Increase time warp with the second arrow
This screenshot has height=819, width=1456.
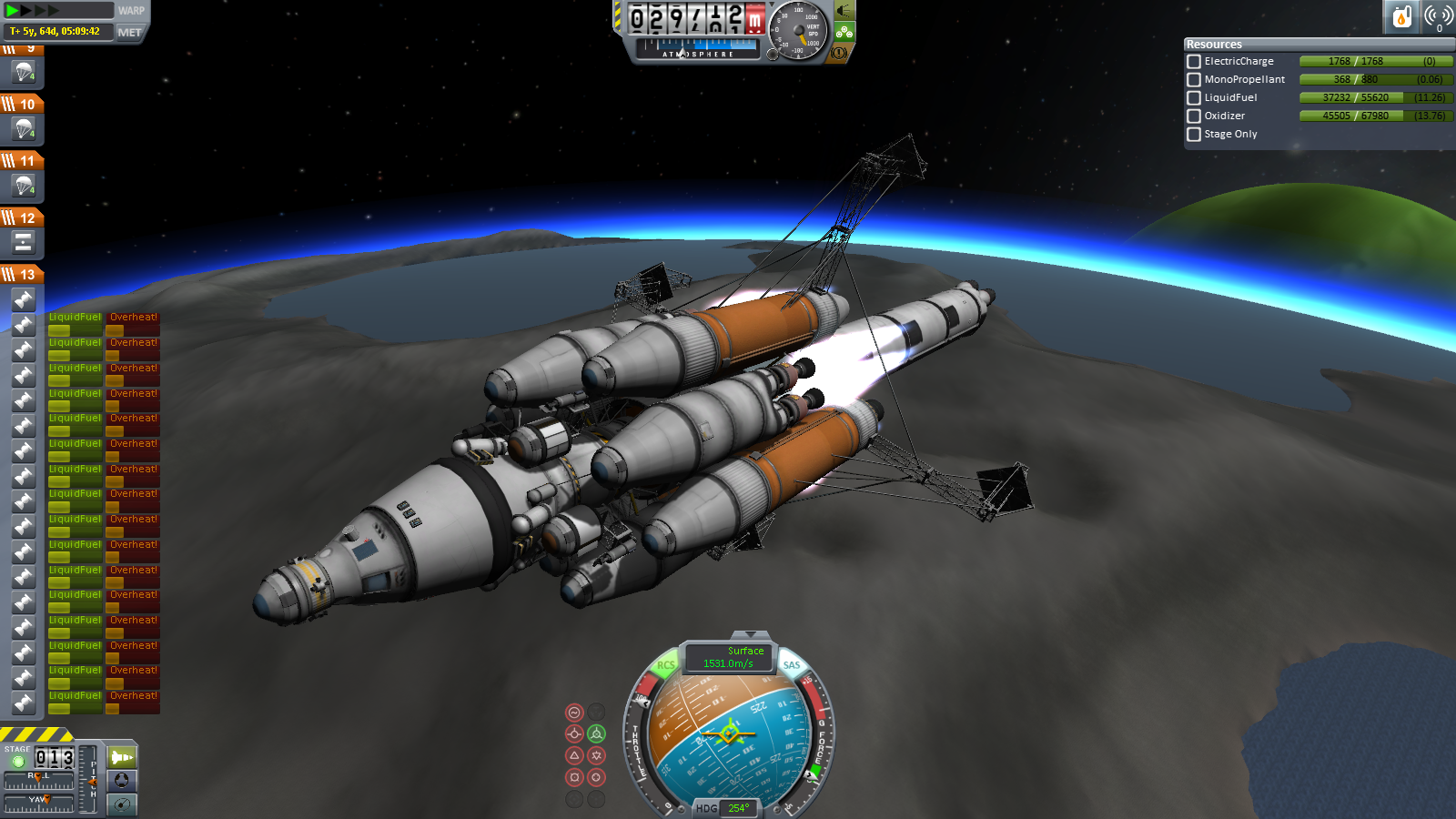(x=27, y=10)
